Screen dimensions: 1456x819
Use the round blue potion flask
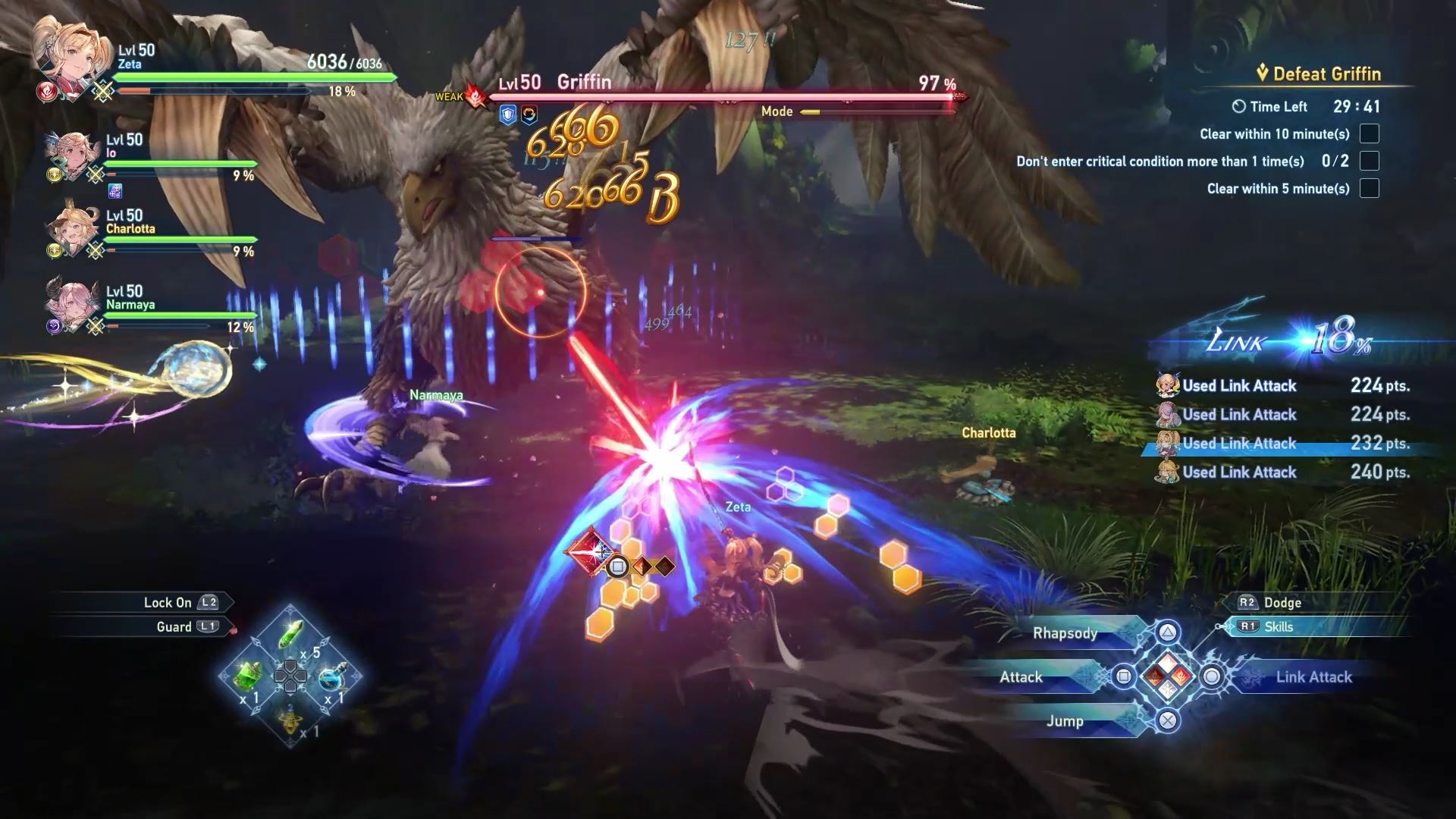click(331, 676)
